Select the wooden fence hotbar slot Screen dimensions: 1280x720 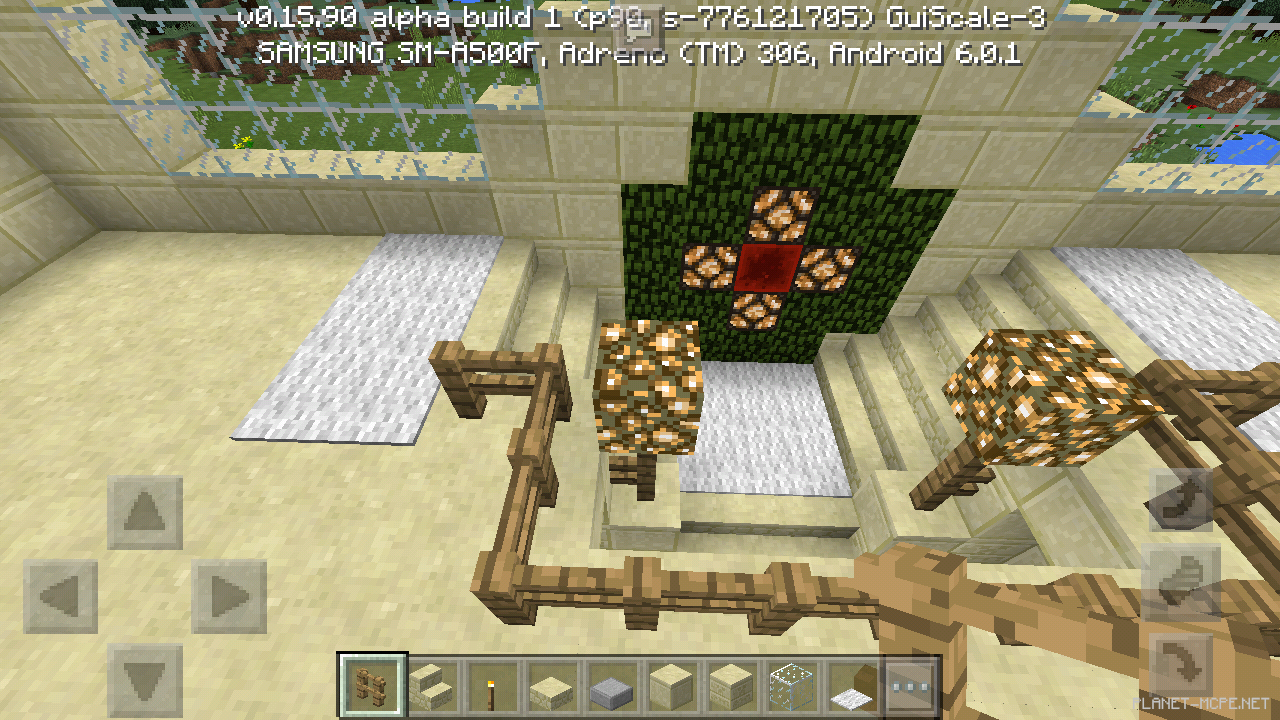coord(373,686)
